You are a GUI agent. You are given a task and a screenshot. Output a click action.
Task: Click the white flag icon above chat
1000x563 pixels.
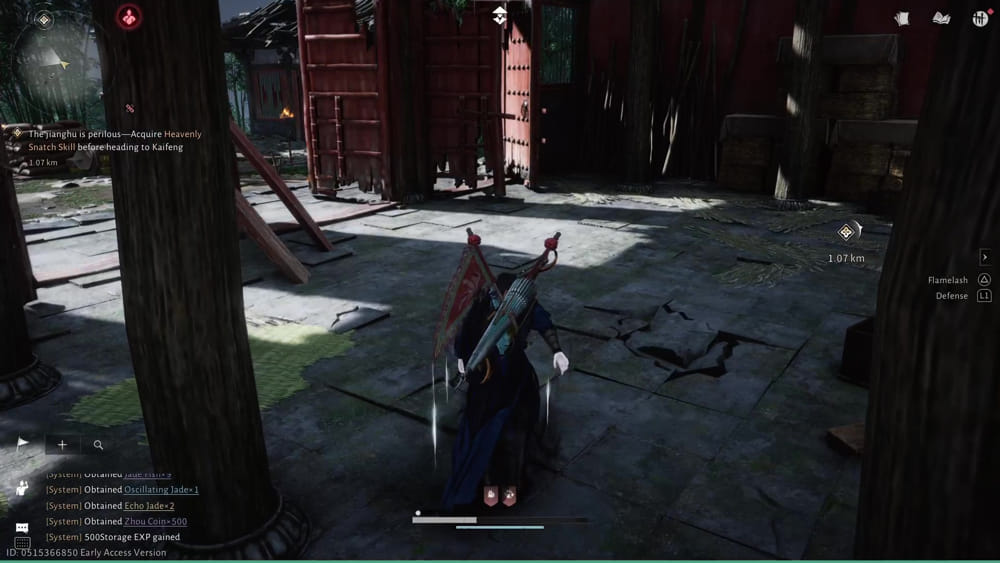23,444
